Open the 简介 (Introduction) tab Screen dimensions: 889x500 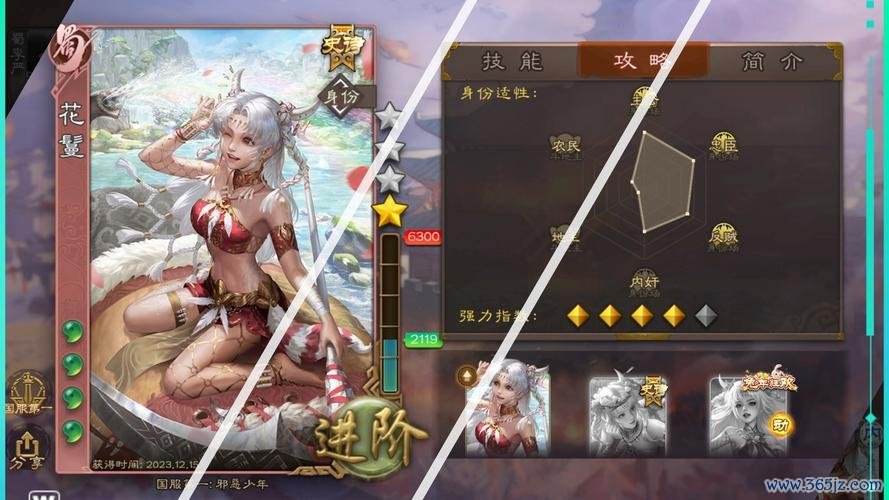771,61
